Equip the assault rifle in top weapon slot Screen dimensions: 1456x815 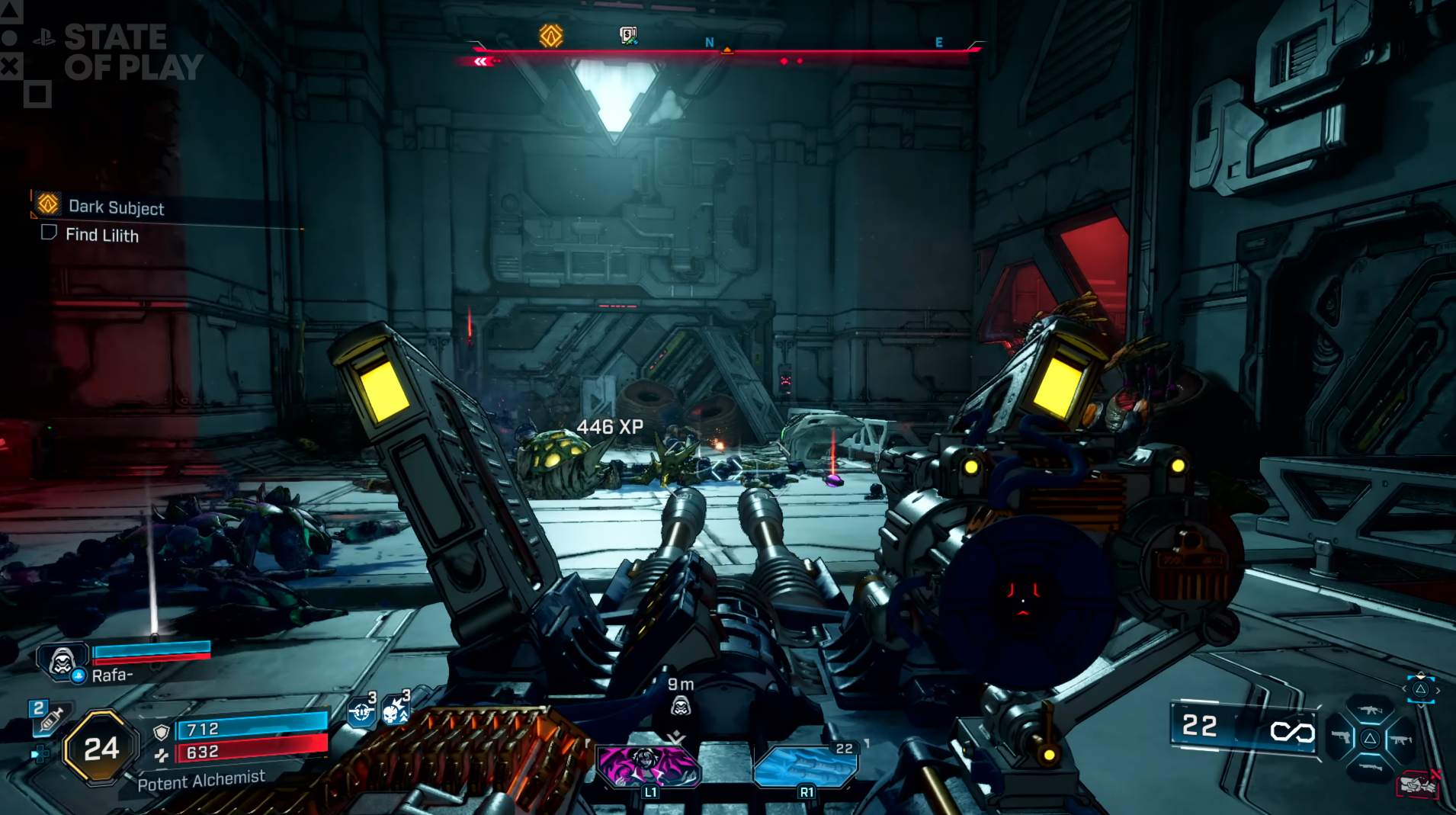1370,710
